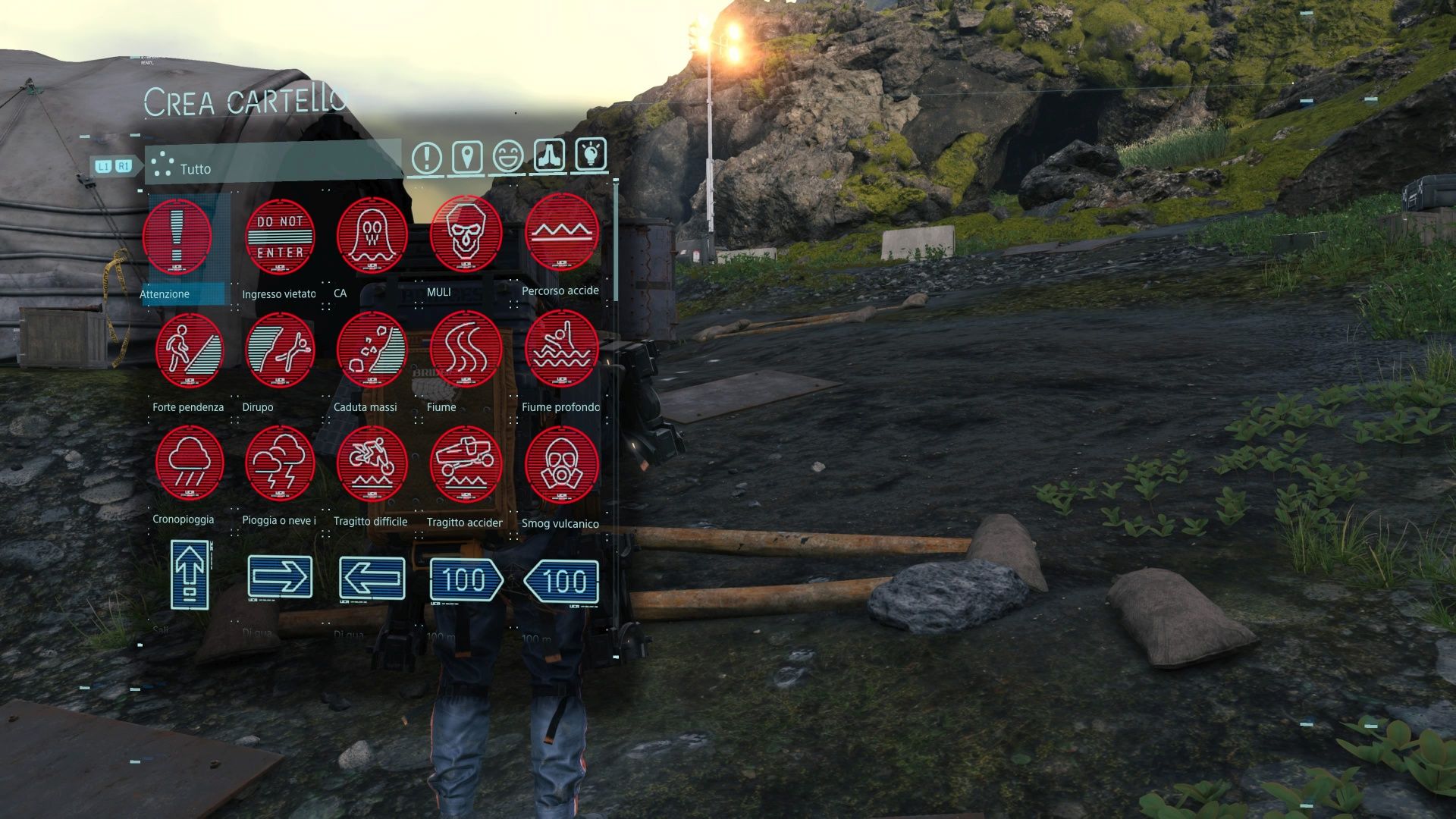Select the Attenzione exclamation sign
Viewport: 1456px width, 819px height.
coord(177,237)
